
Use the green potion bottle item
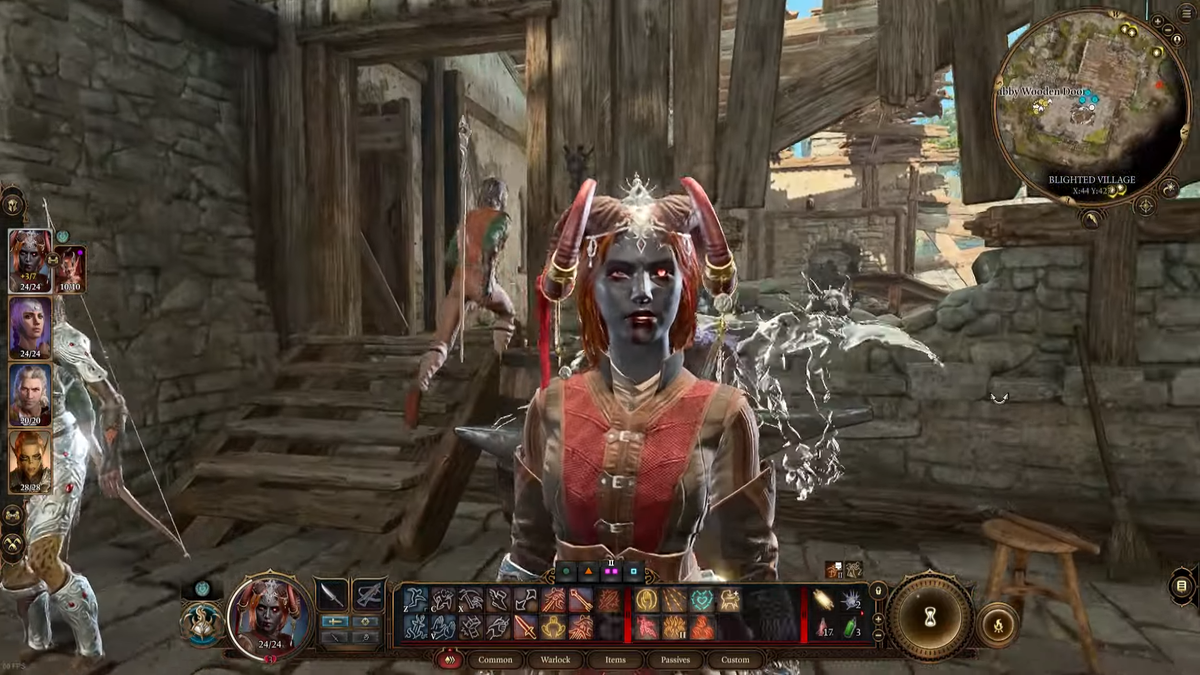pos(849,628)
